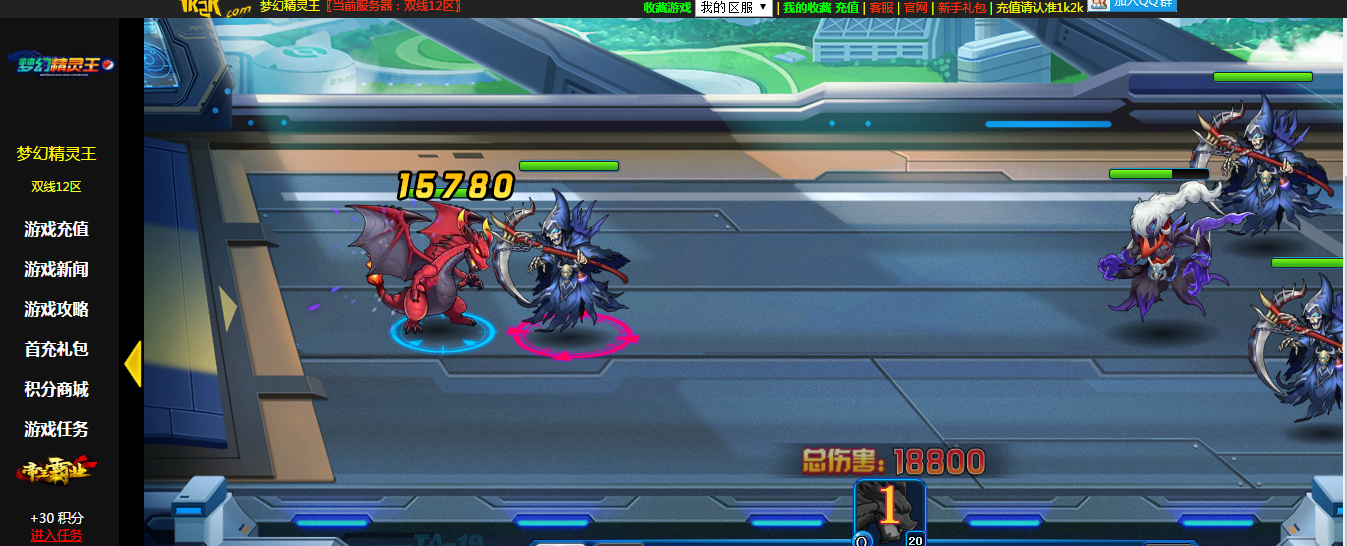Open 游戏攻略 in the sidebar
This screenshot has height=546, width=1347.
pos(57,309)
